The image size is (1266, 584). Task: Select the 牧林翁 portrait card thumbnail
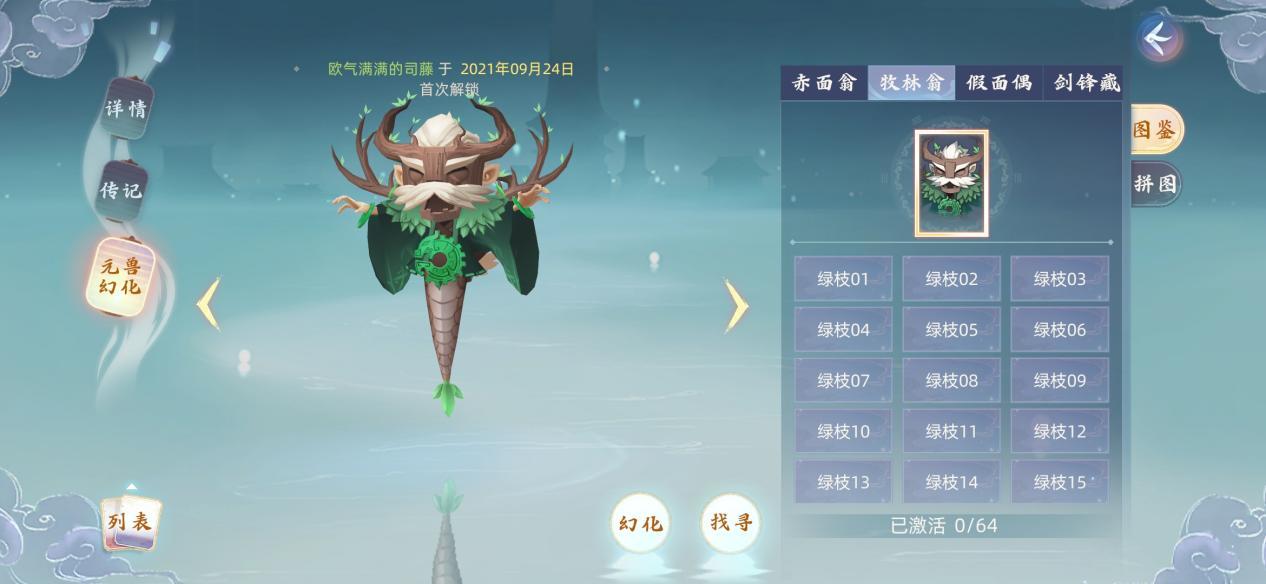click(x=951, y=183)
